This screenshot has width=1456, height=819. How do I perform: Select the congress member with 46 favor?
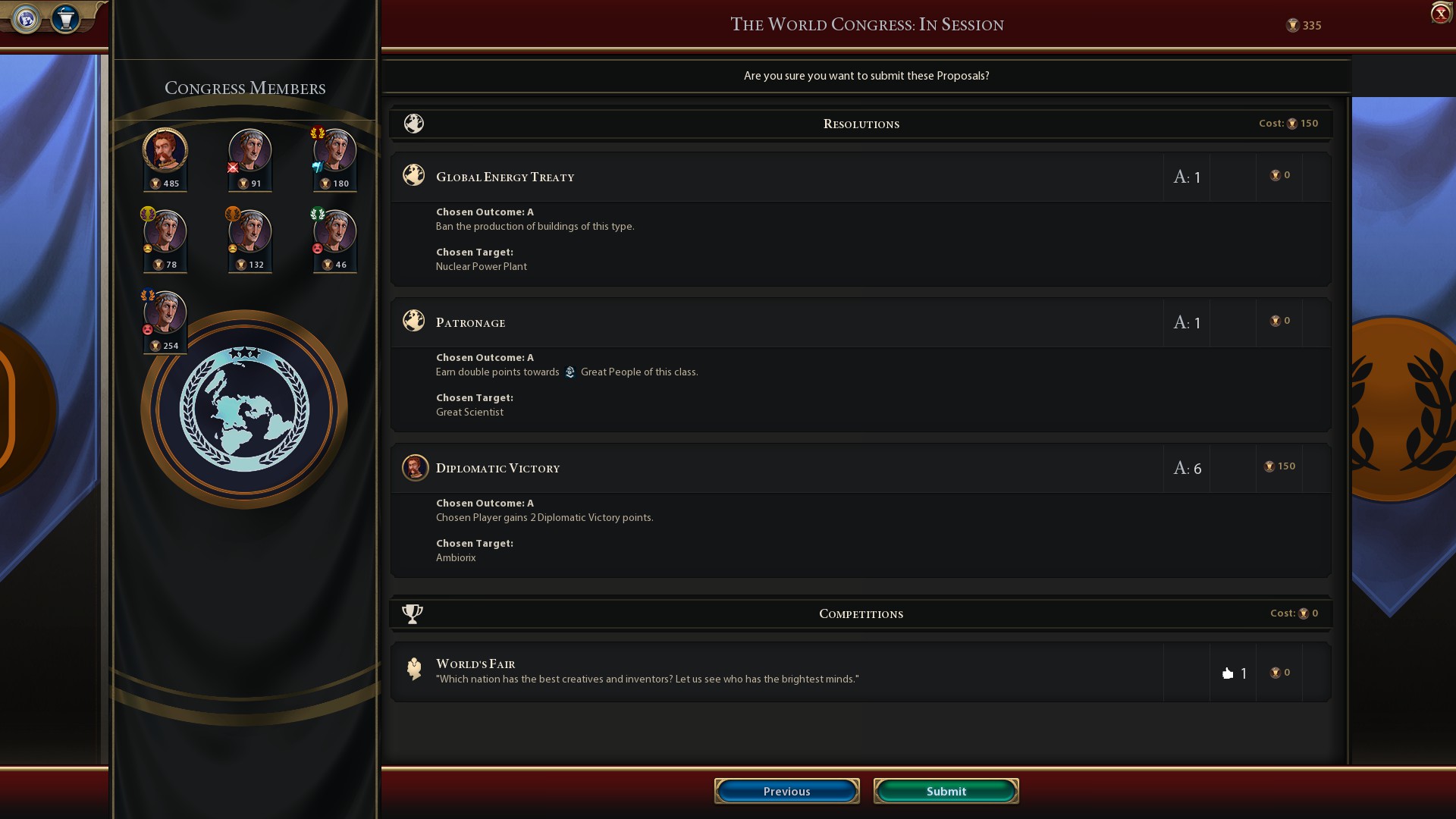click(x=334, y=232)
